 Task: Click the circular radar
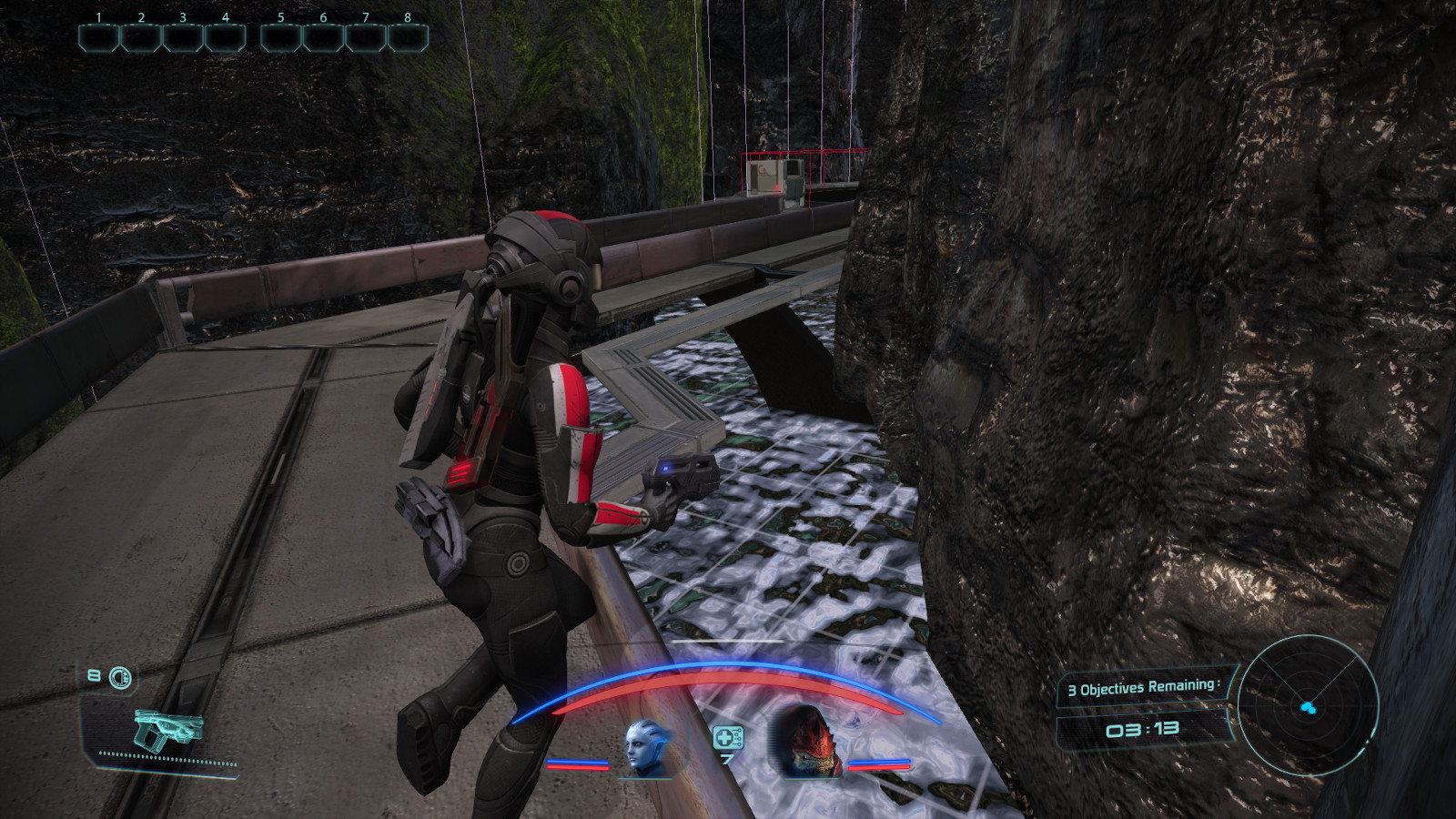pos(1308,705)
